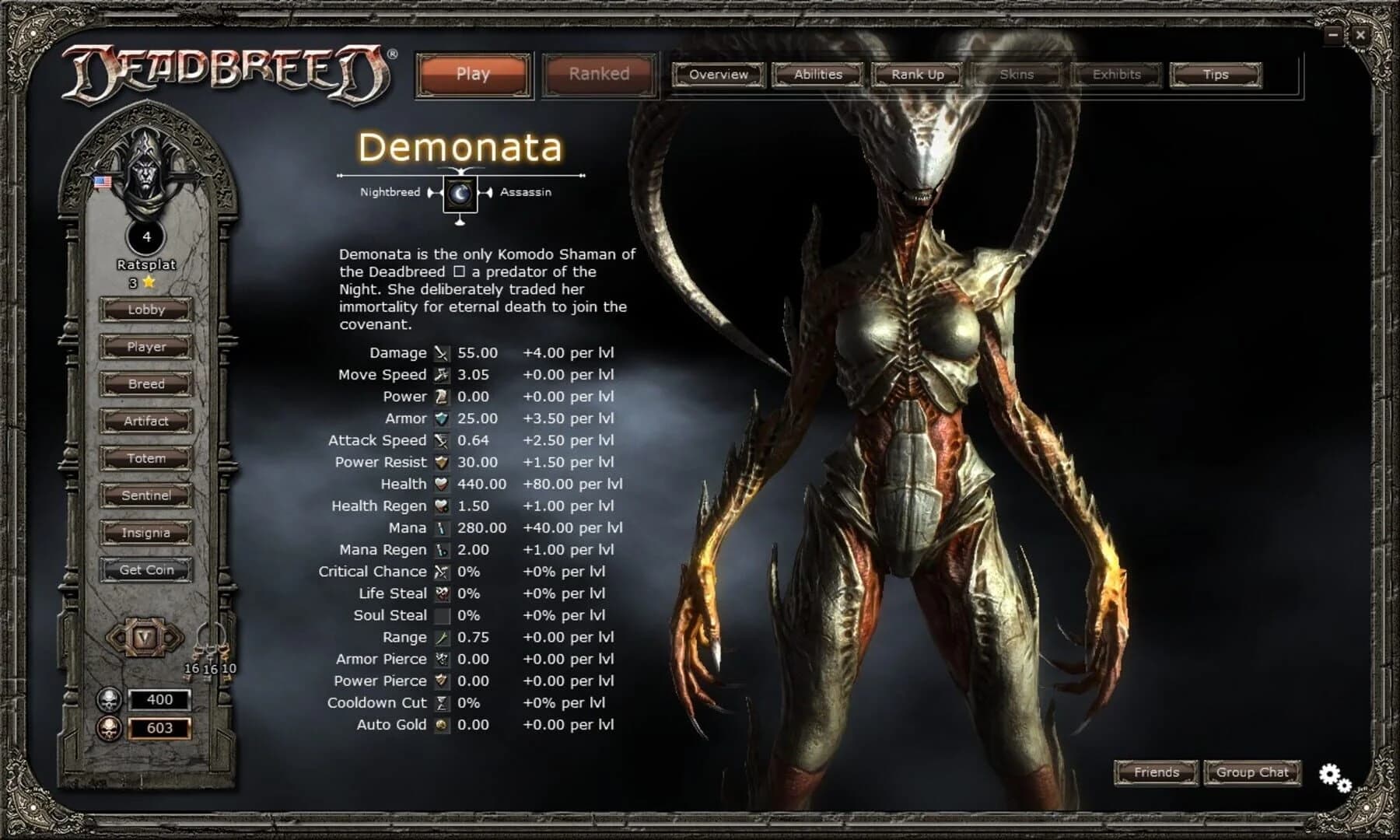1400x840 pixels.
Task: Open the Abilities tab
Action: (818, 75)
